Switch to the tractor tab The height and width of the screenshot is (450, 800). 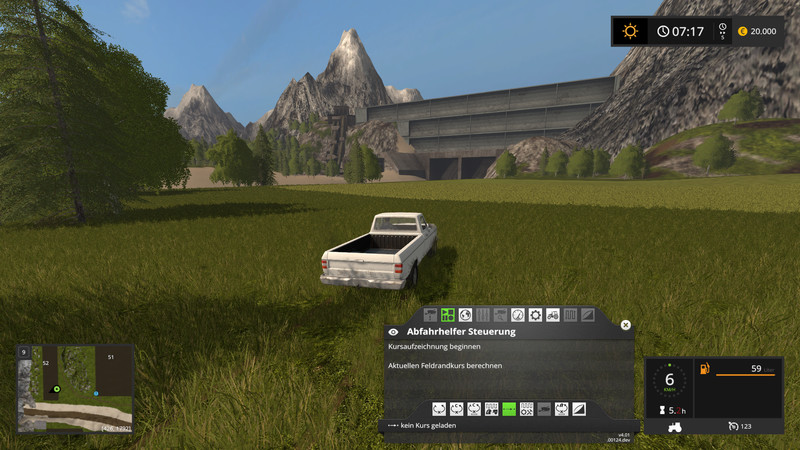click(553, 315)
